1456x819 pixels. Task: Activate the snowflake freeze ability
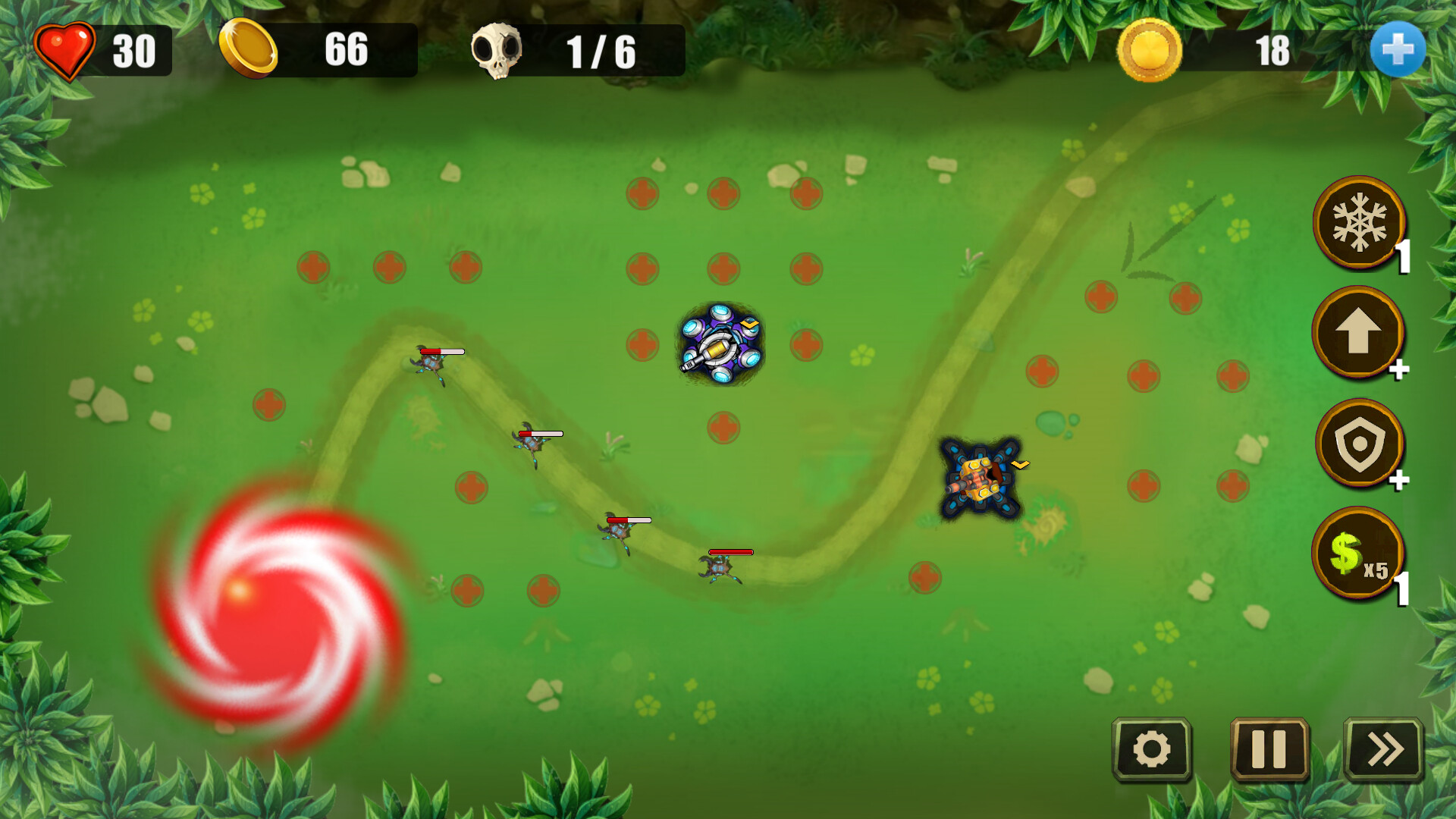pyautogui.click(x=1359, y=222)
